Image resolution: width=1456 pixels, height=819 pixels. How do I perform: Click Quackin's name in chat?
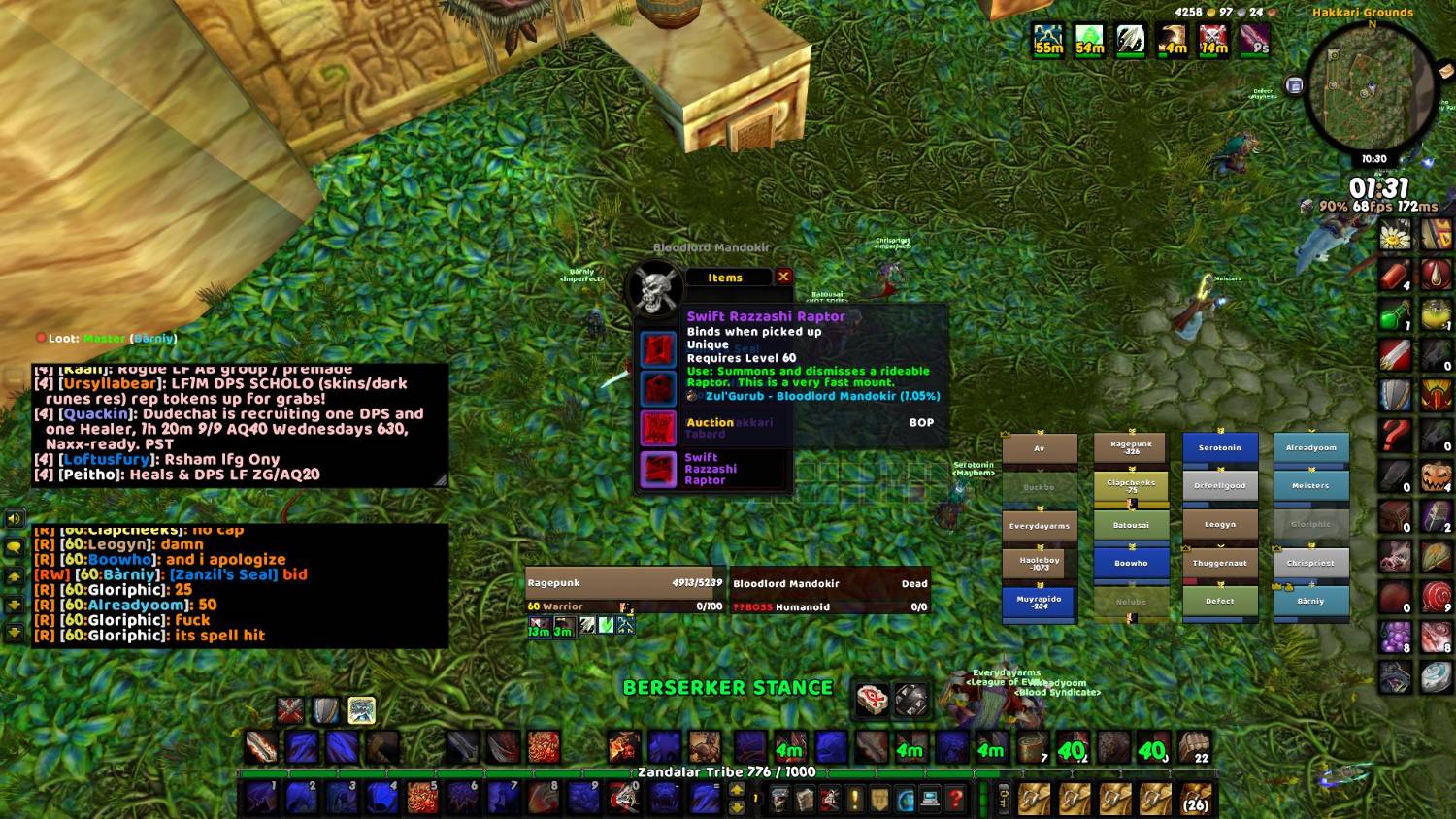tap(95, 413)
